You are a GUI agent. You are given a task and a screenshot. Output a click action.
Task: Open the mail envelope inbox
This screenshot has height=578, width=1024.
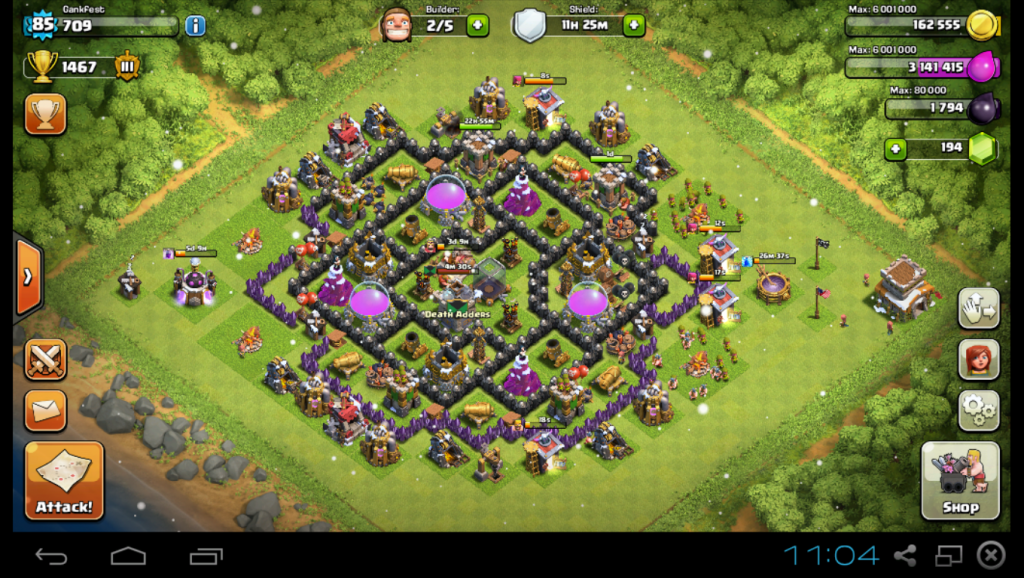coord(45,409)
